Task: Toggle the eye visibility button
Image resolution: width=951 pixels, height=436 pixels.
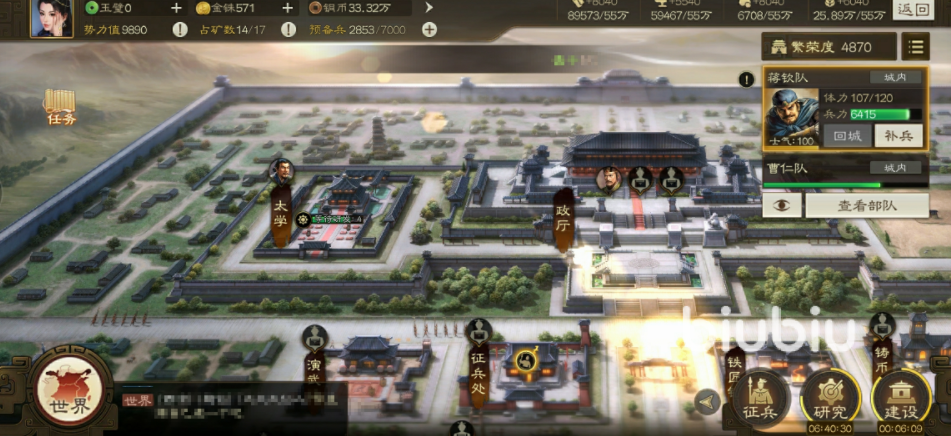Action: click(782, 205)
